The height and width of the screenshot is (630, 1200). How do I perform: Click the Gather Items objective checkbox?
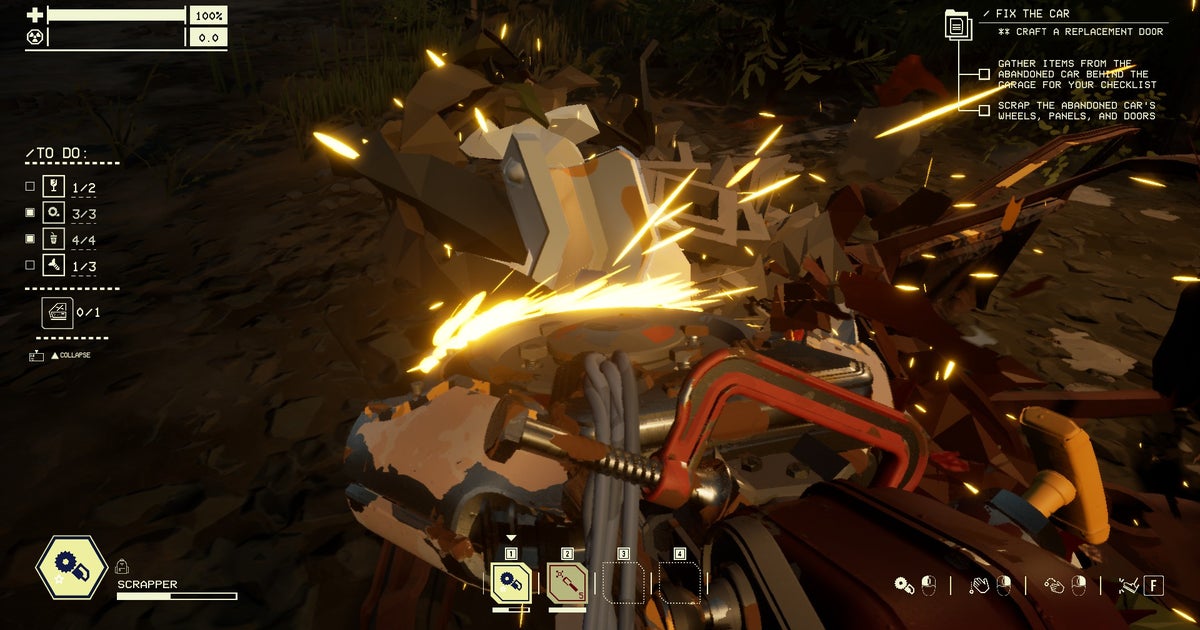point(984,74)
